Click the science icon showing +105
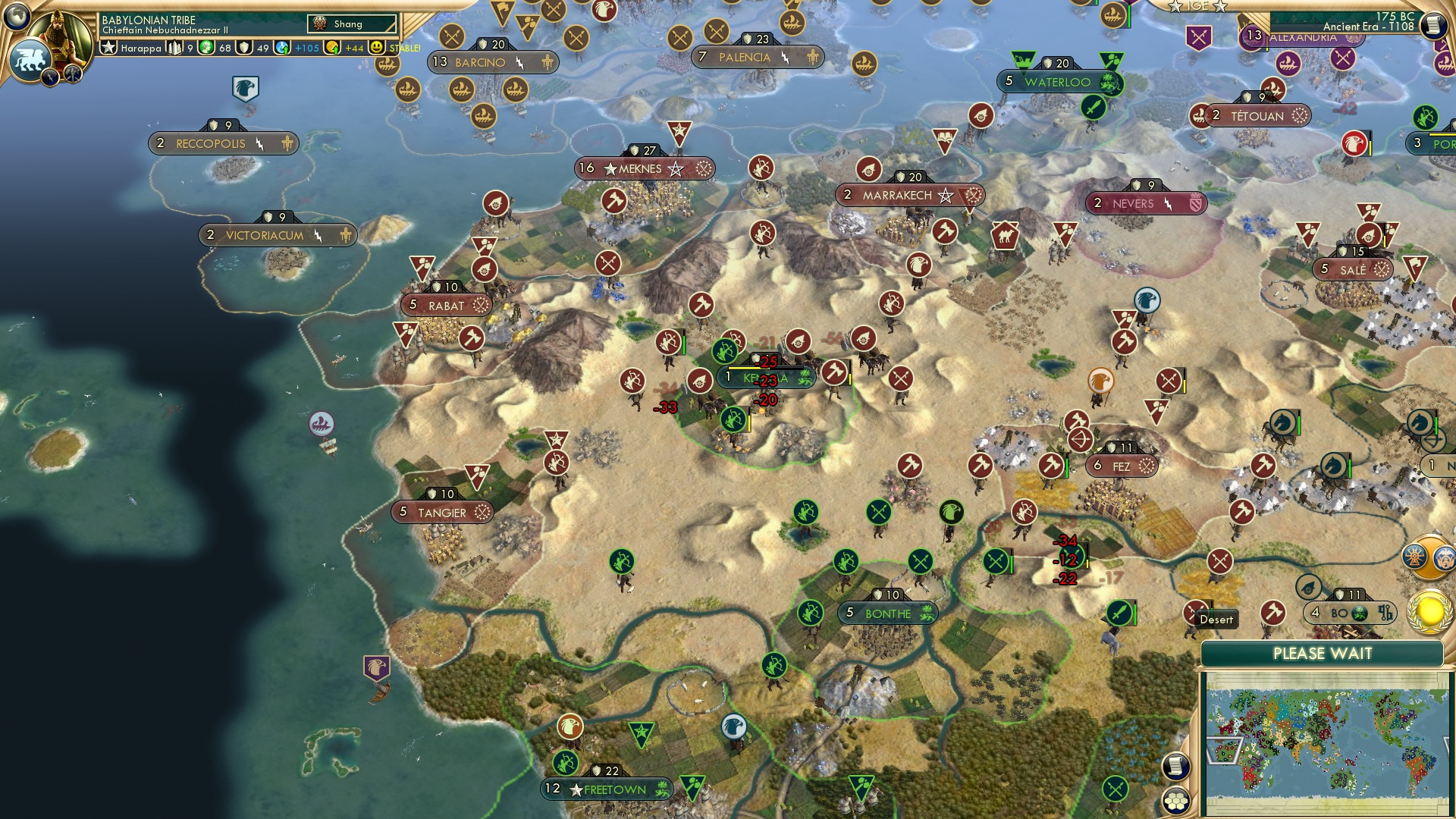This screenshot has width=1456, height=819. (281, 48)
